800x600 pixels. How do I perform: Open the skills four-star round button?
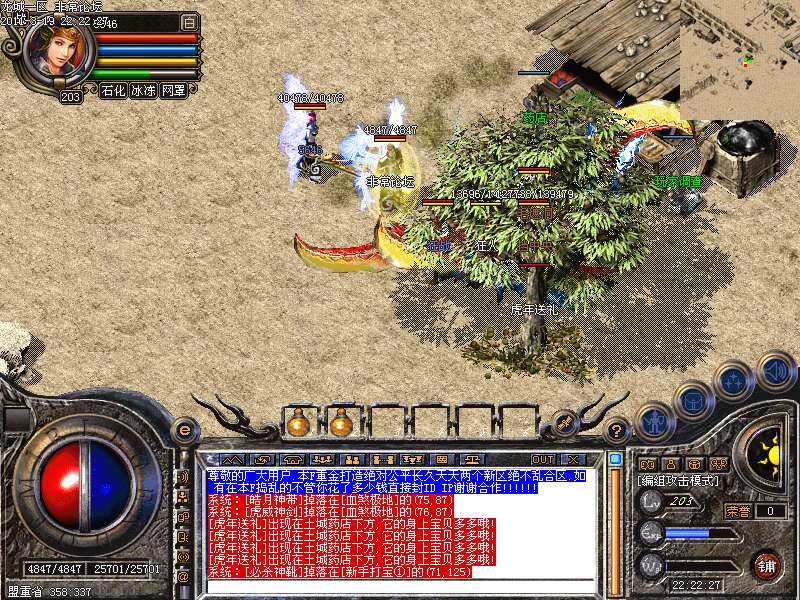[733, 382]
